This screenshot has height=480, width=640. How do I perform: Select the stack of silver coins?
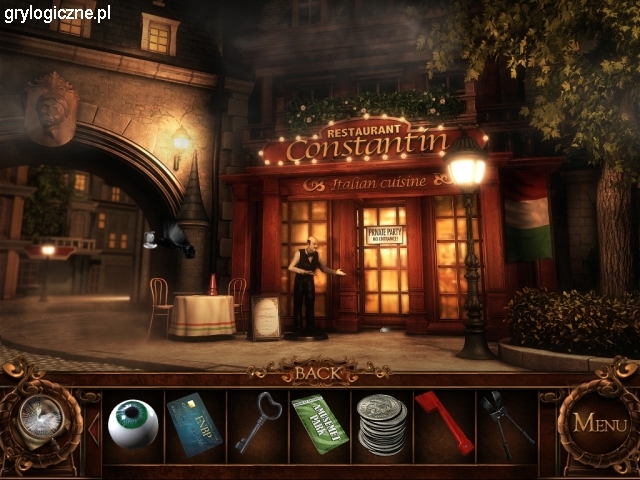(x=382, y=425)
